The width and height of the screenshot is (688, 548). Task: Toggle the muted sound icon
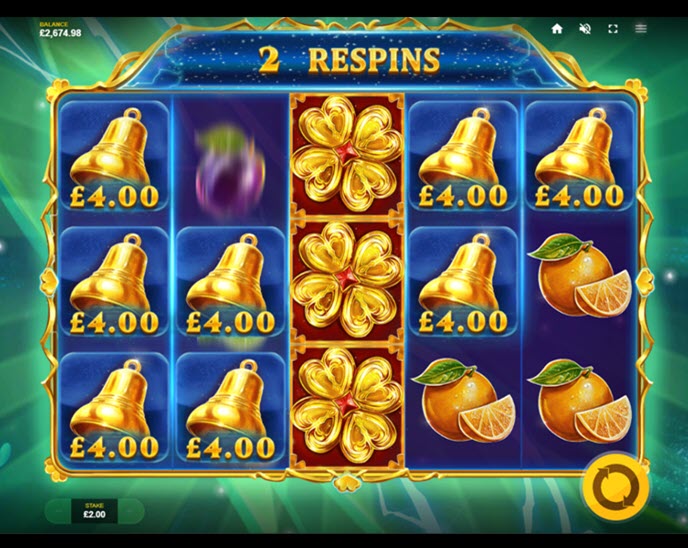tap(585, 29)
